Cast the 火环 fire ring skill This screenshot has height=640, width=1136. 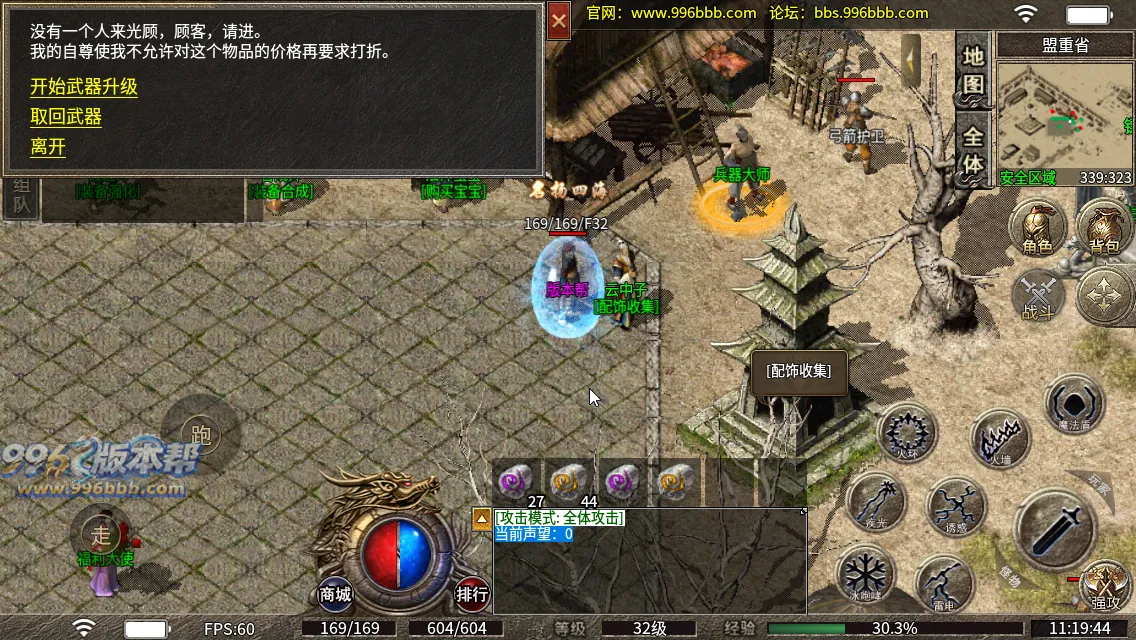[907, 434]
